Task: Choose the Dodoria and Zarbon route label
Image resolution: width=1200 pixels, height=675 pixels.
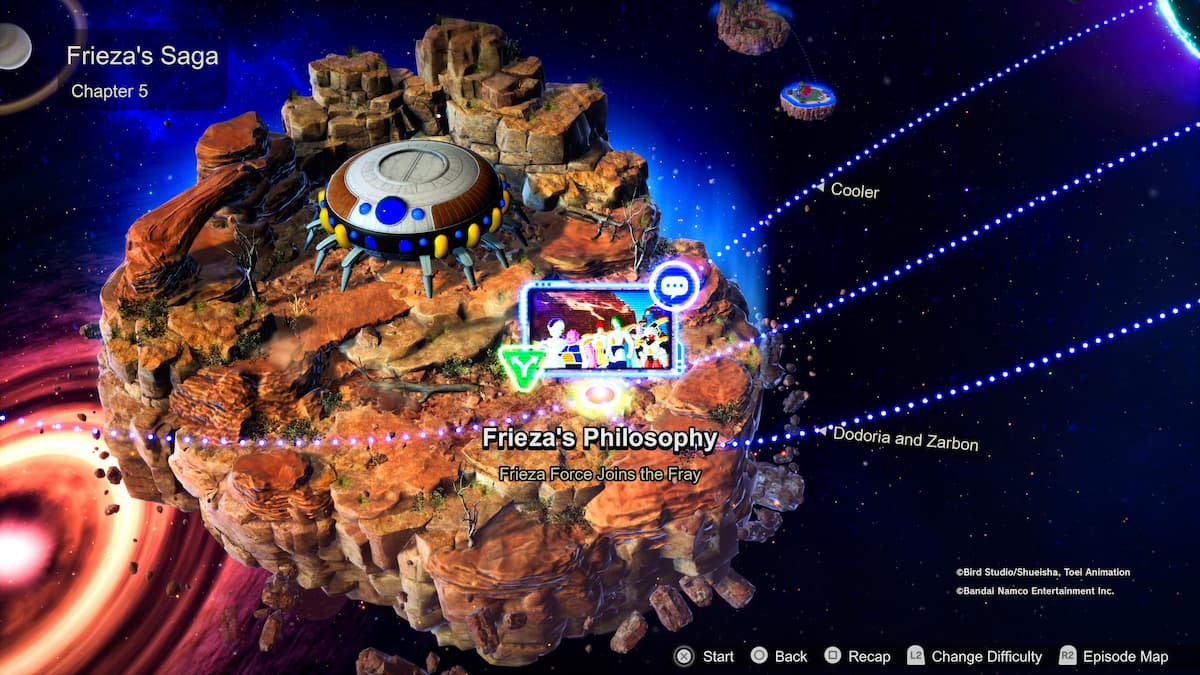Action: point(905,438)
